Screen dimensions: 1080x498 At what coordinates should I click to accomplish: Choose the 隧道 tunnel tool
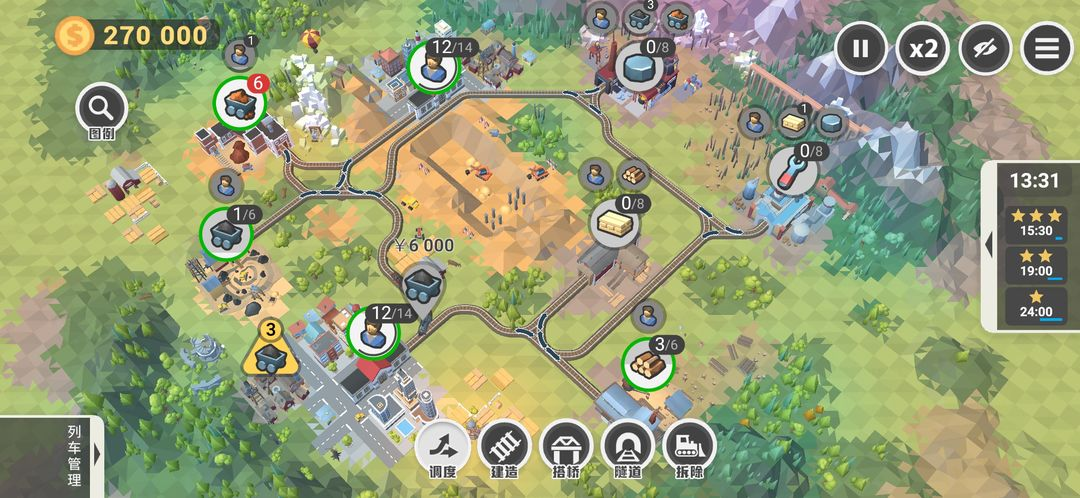click(x=628, y=446)
